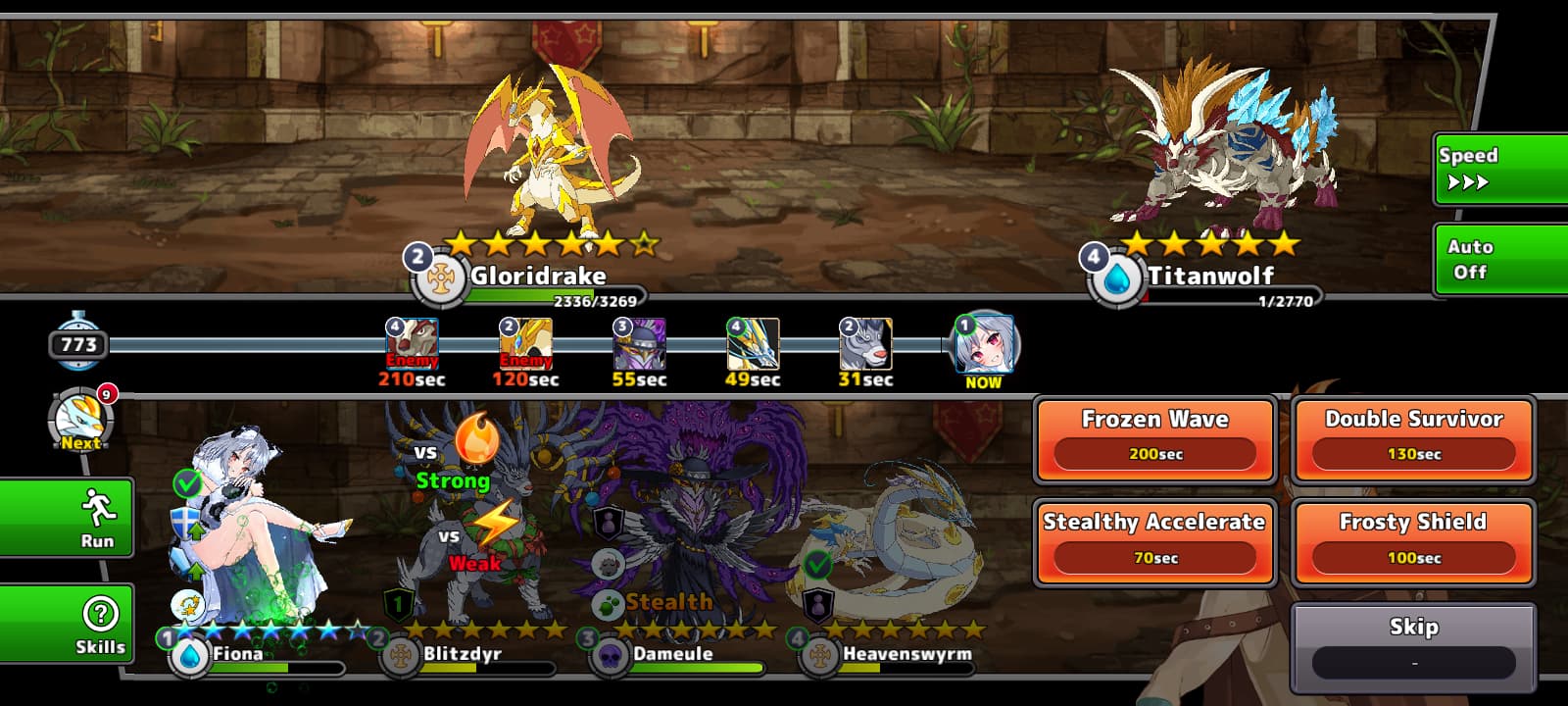This screenshot has height=706, width=1568.
Task: Cast the Frosty Shield skill
Action: [x=1413, y=542]
